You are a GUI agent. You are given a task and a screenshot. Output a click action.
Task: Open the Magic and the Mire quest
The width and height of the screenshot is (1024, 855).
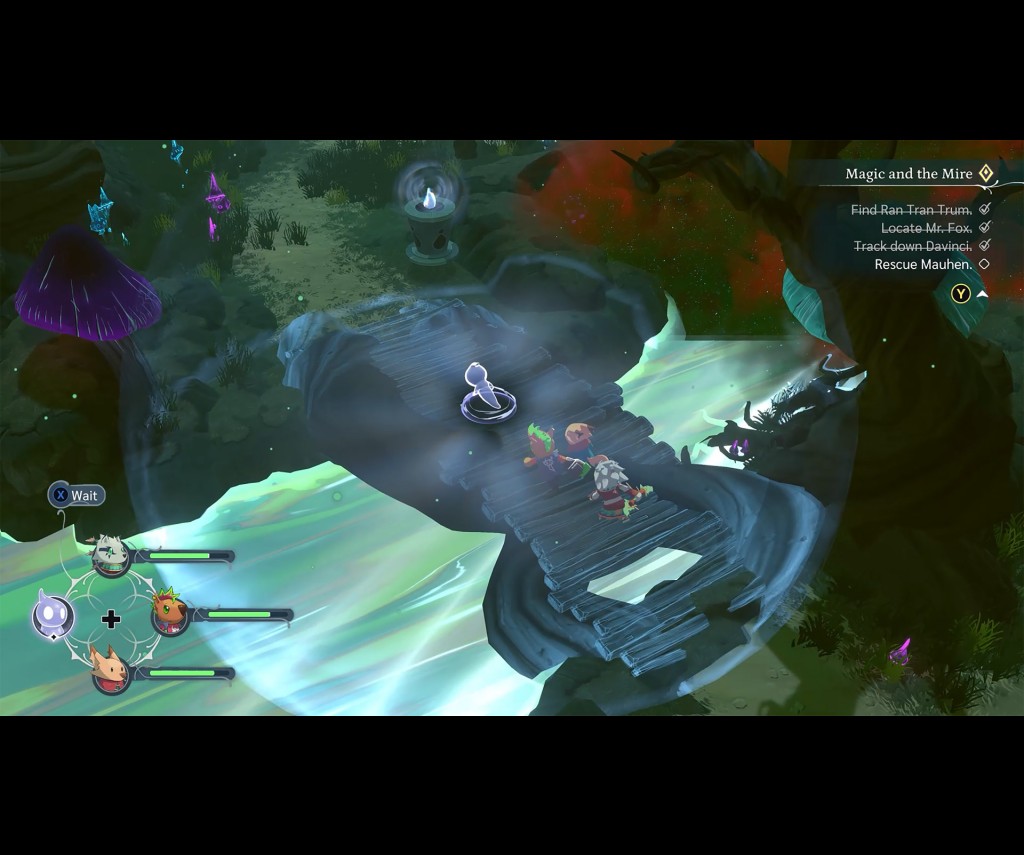(x=908, y=174)
